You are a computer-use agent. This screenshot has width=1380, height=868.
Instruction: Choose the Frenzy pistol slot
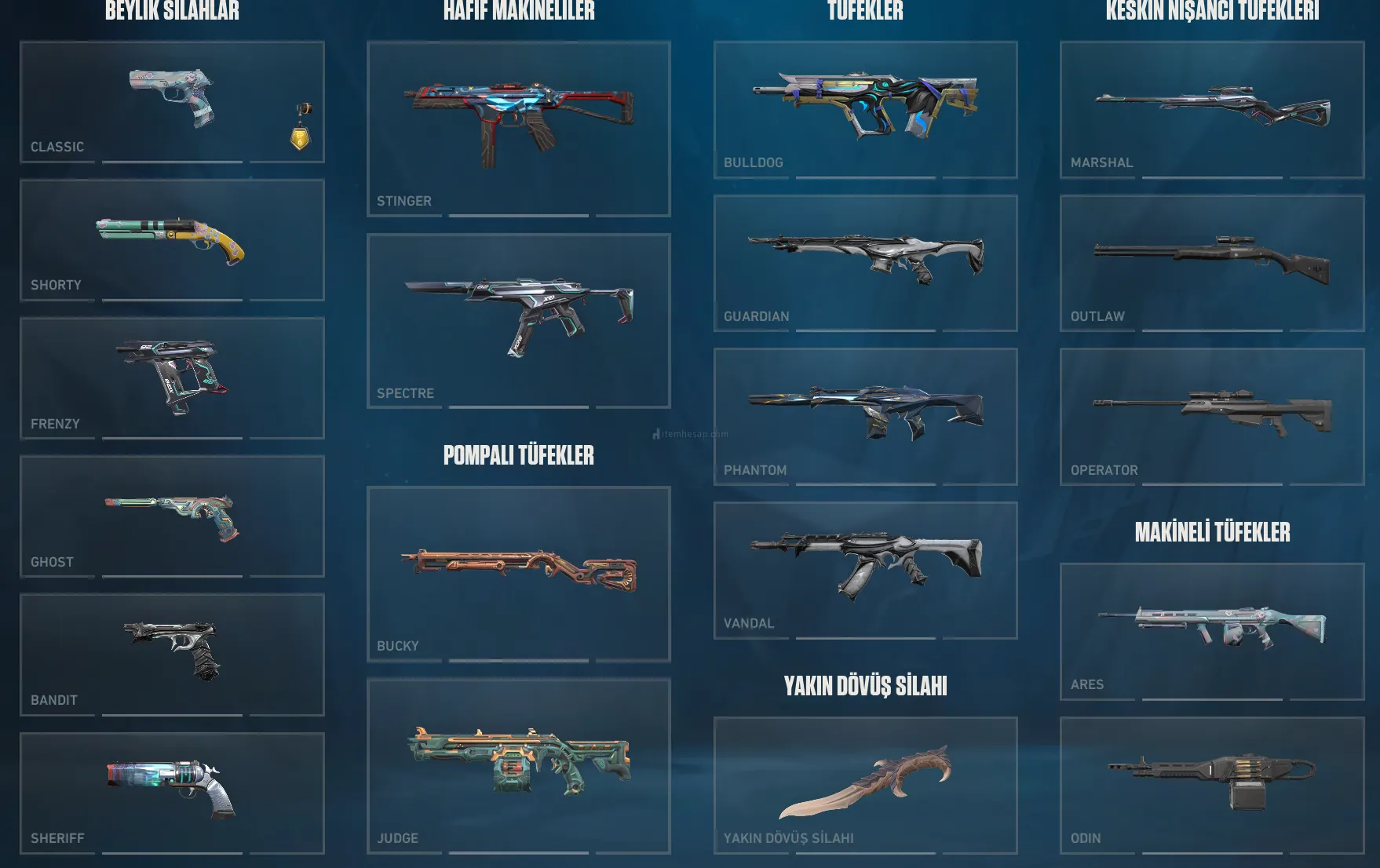[172, 378]
